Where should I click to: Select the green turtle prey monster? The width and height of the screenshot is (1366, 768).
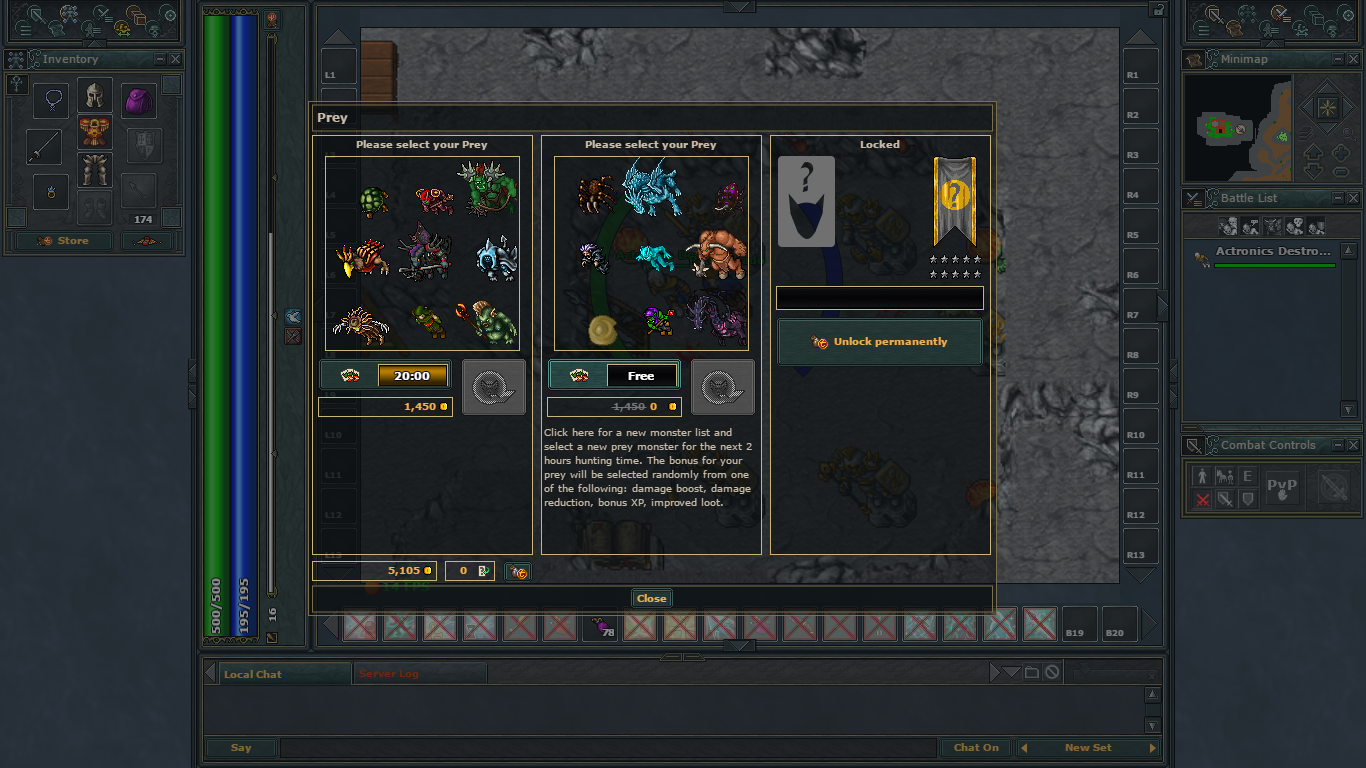pos(373,201)
